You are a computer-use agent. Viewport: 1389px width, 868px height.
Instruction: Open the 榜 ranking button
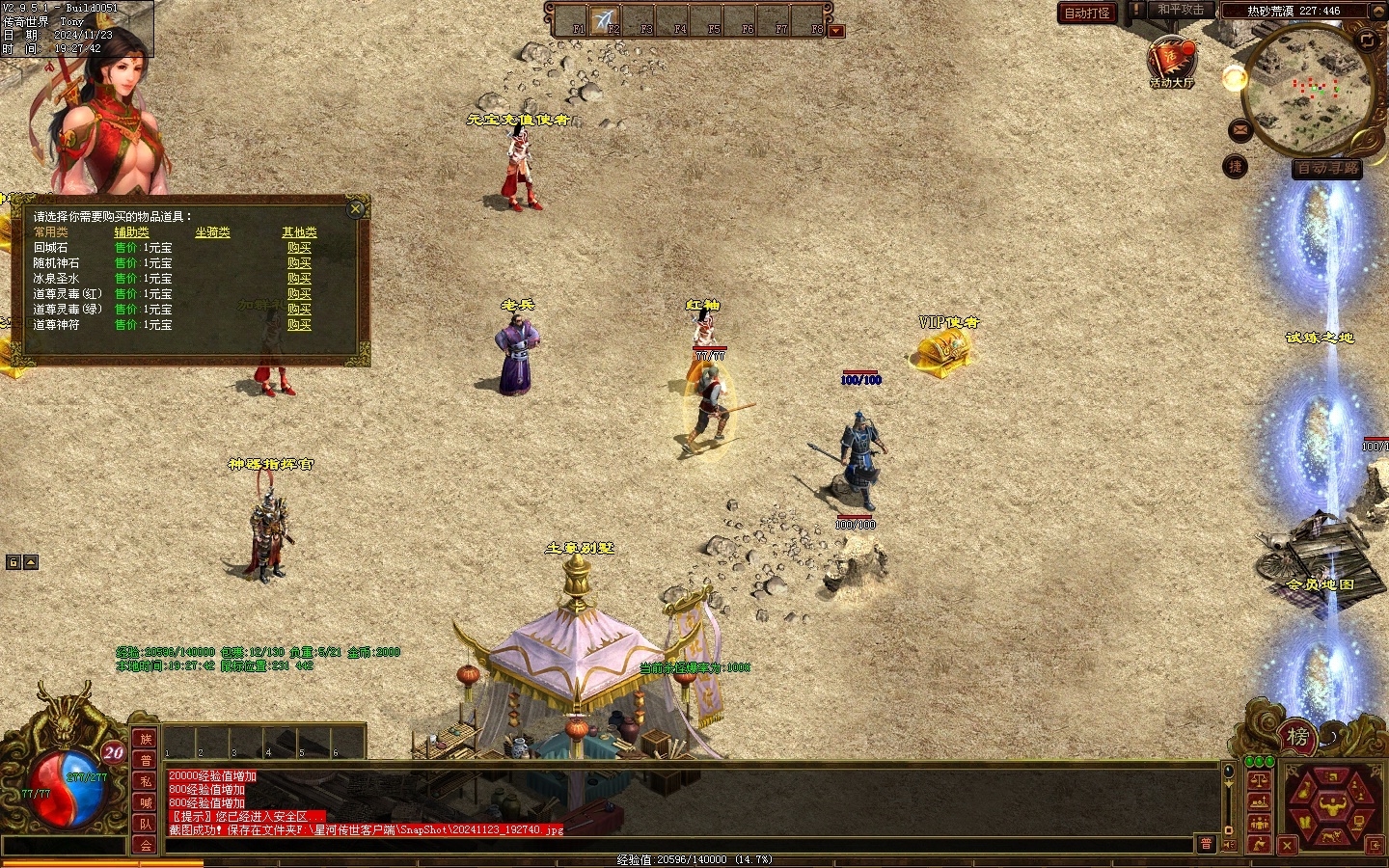pyautogui.click(x=1297, y=738)
